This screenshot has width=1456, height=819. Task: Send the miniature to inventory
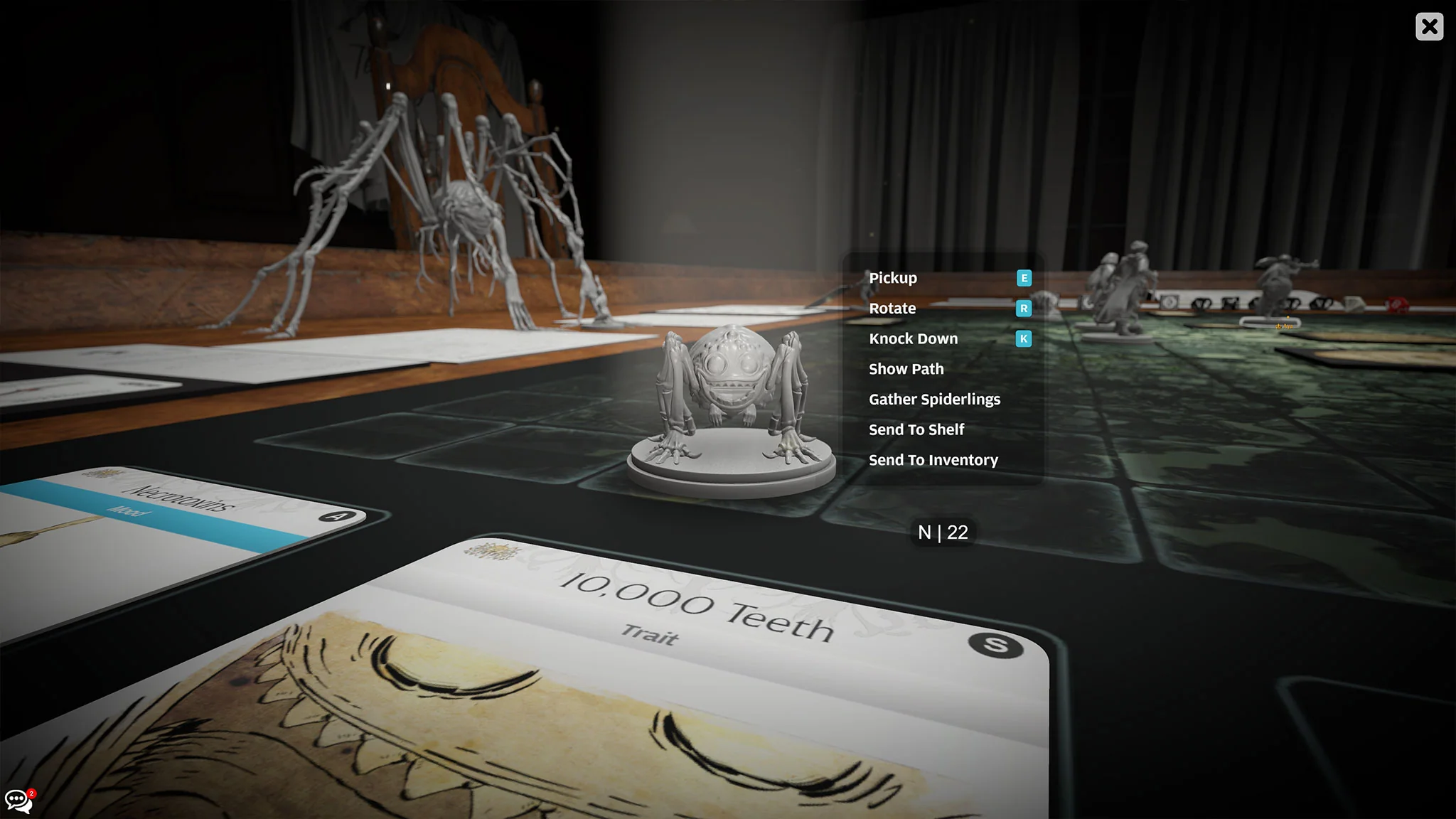pyautogui.click(x=933, y=460)
